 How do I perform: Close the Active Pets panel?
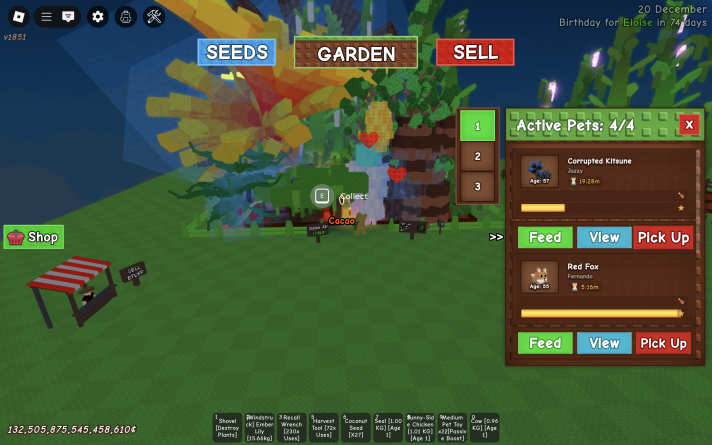pos(688,125)
